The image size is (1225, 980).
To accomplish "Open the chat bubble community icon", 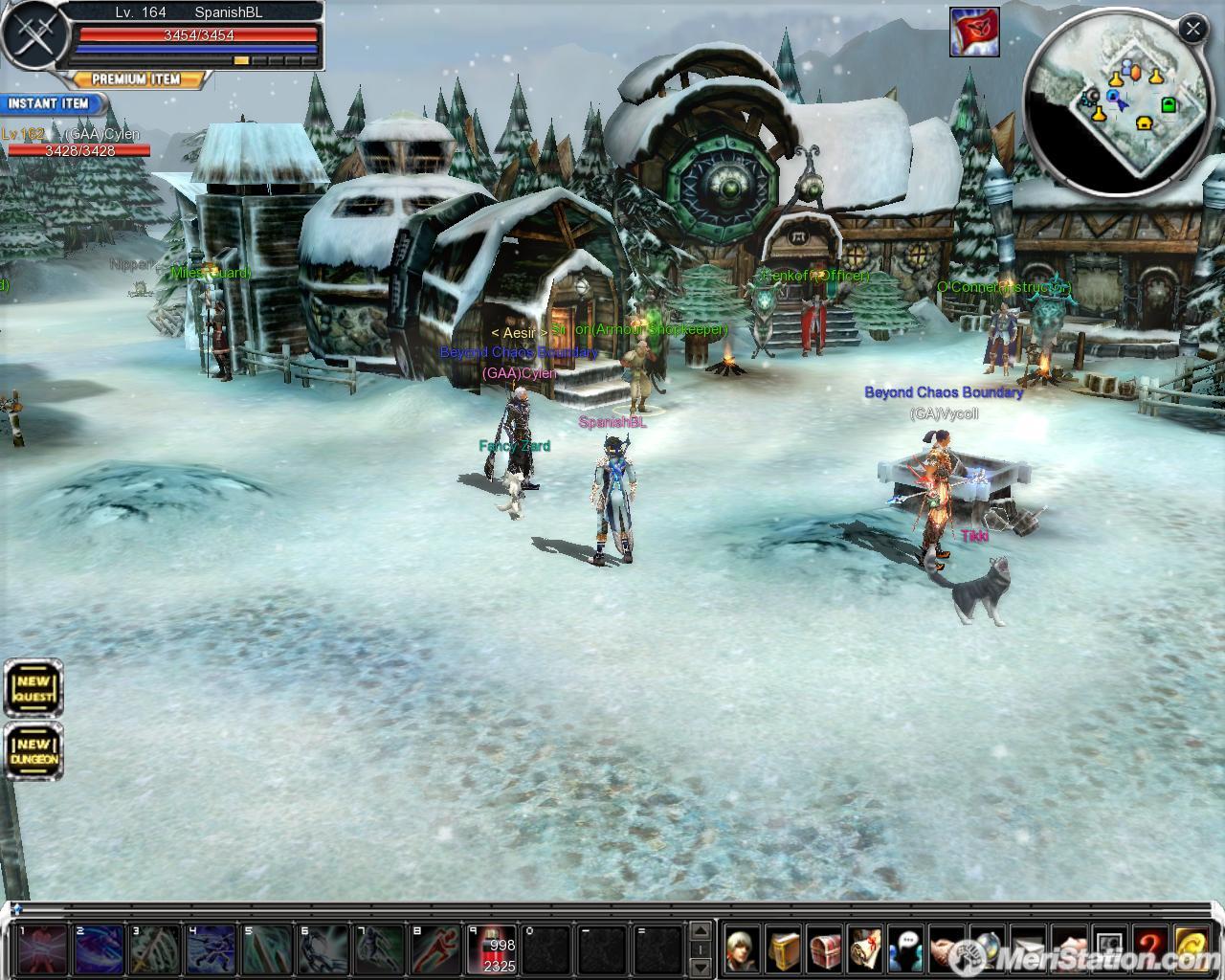I will tap(906, 948).
